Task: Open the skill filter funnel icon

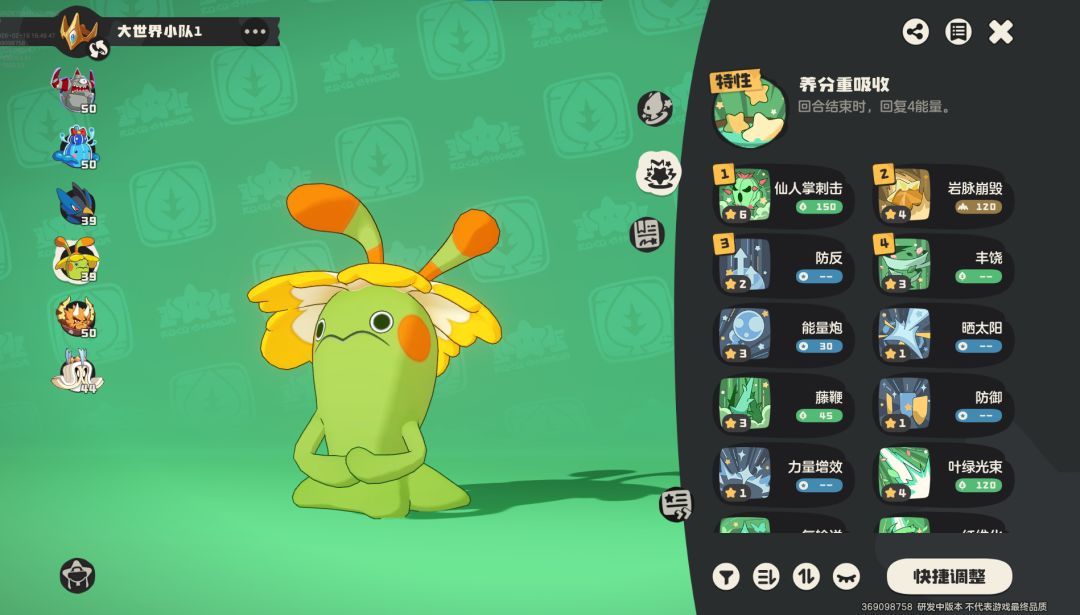Action: click(x=725, y=576)
